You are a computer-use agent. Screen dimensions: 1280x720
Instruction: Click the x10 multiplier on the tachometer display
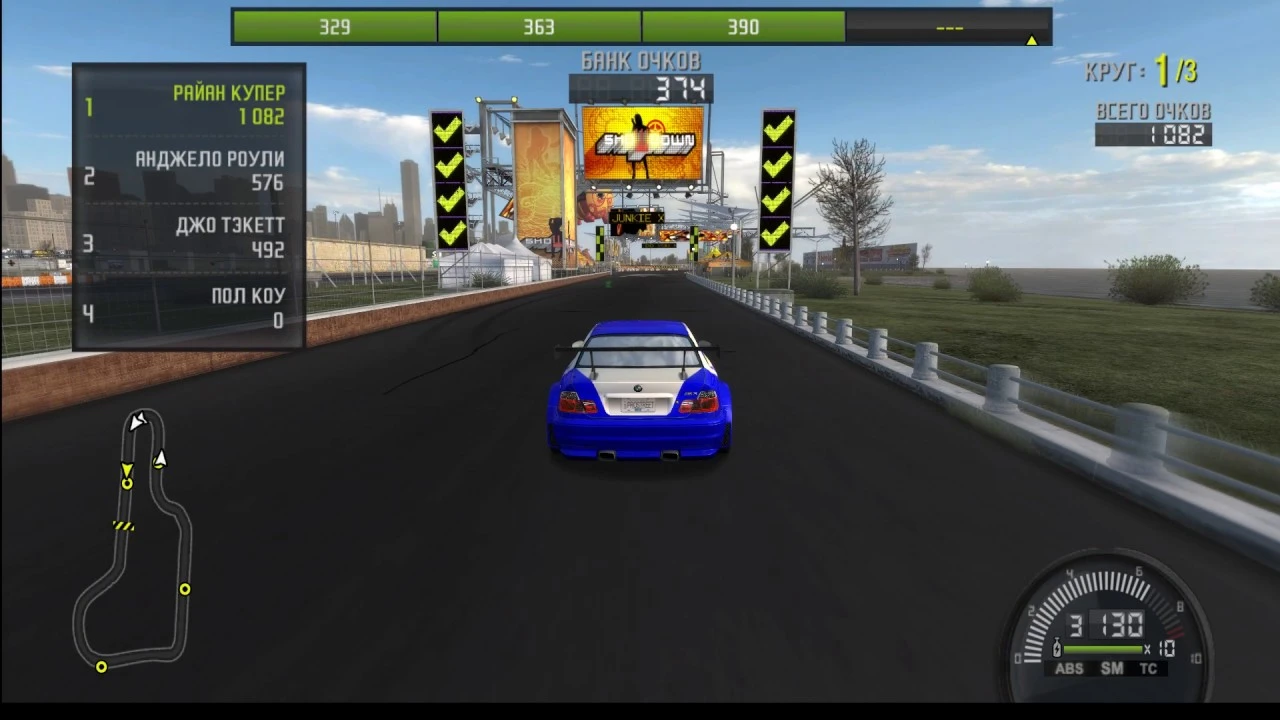click(x=1160, y=648)
